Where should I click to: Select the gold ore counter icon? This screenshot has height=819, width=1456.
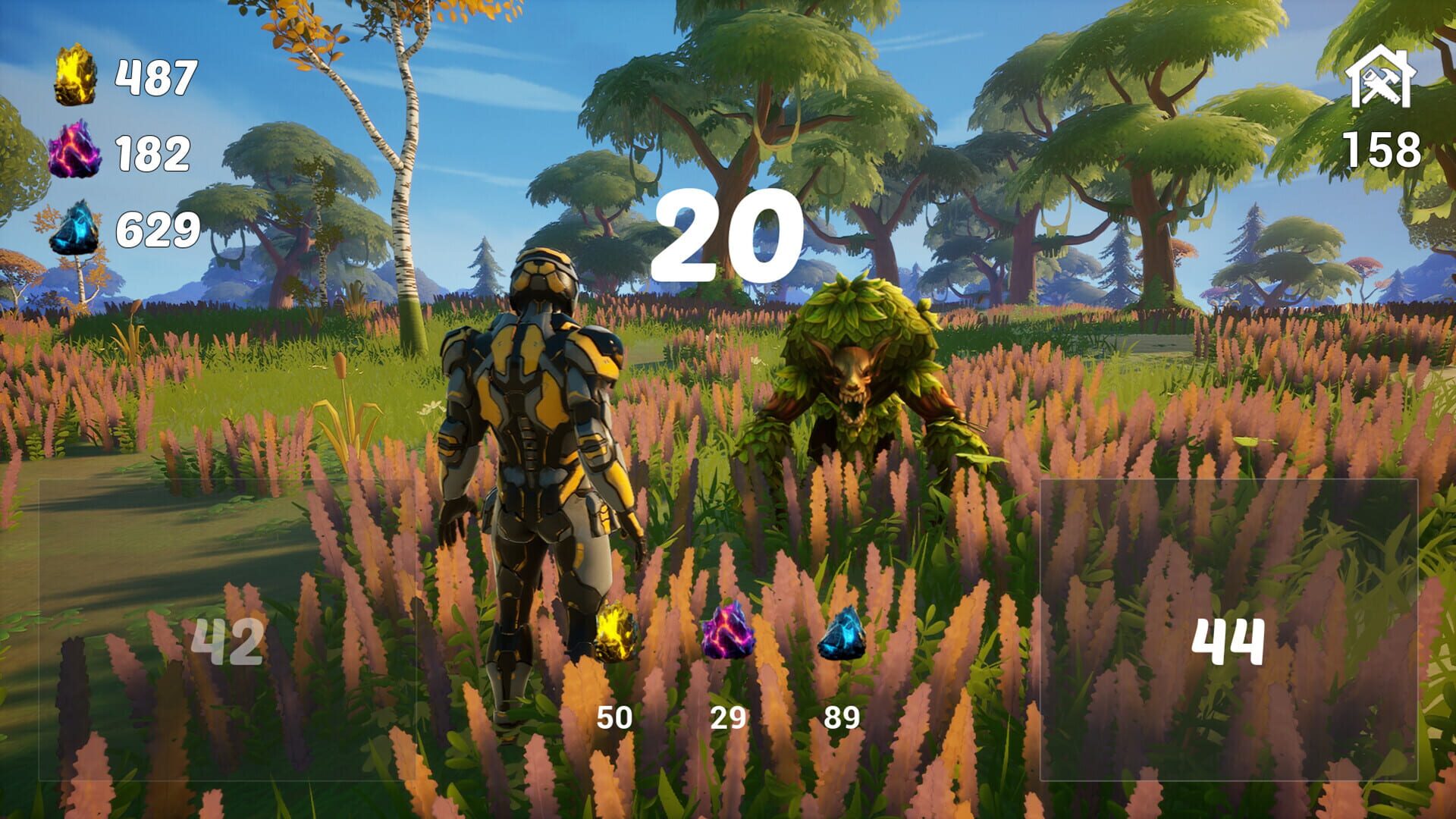tap(74, 77)
